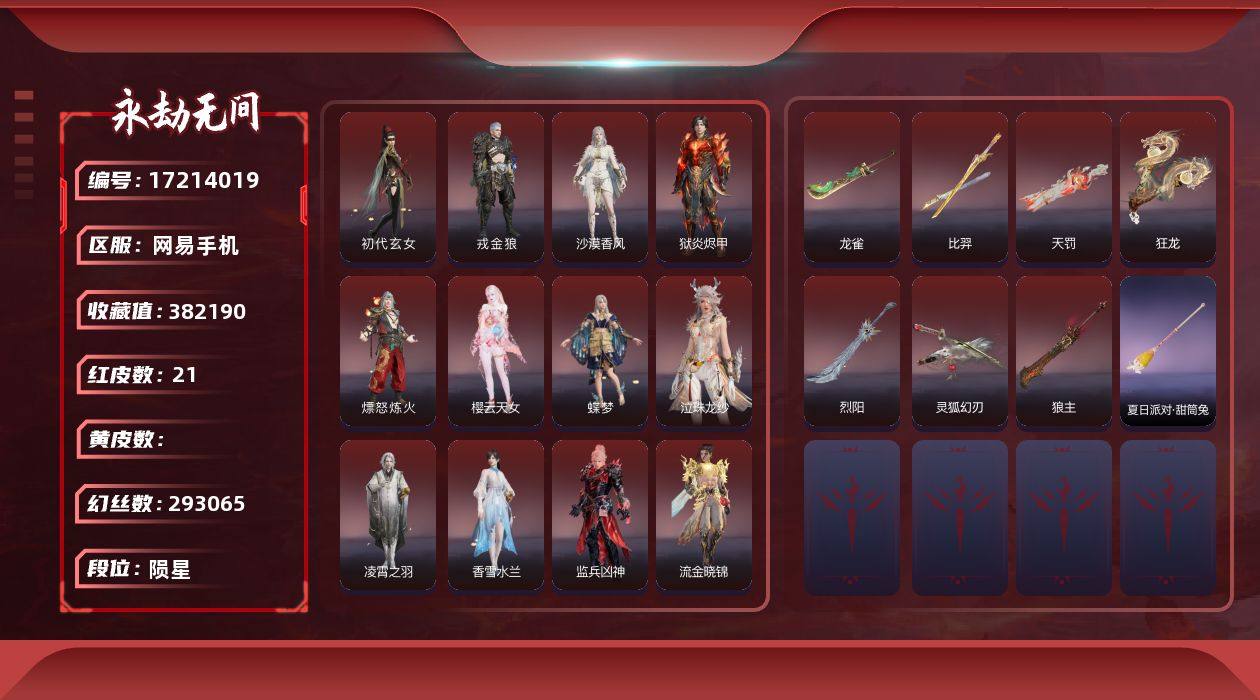Choose the 香雪水兰 skin

click(x=496, y=515)
